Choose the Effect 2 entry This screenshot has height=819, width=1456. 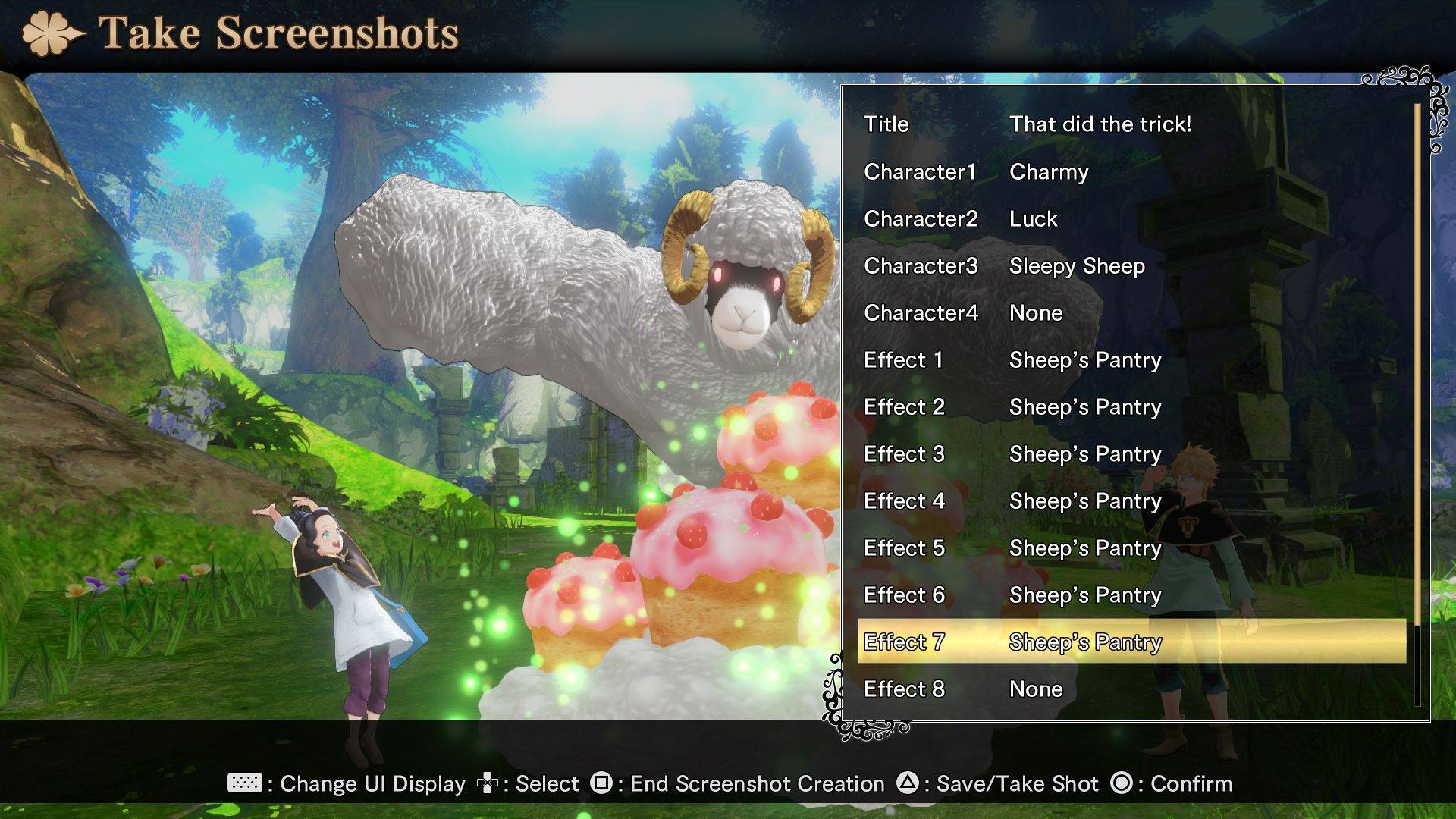1130,407
